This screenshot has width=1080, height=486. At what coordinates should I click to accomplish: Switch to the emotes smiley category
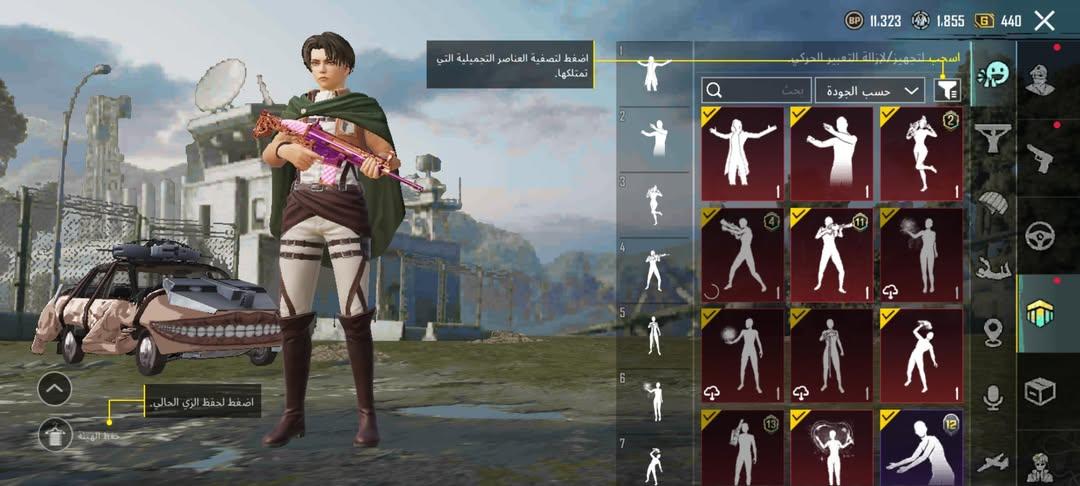994,73
